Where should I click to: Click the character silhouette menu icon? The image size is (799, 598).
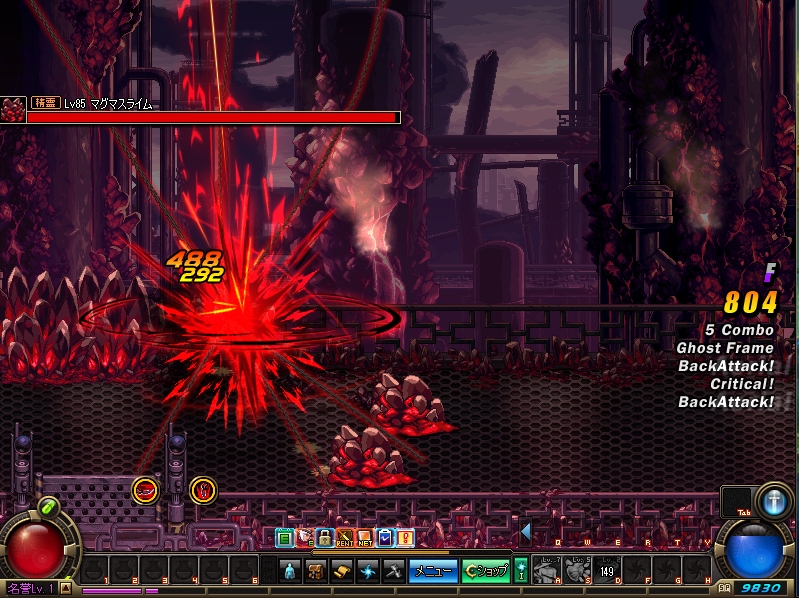(290, 571)
